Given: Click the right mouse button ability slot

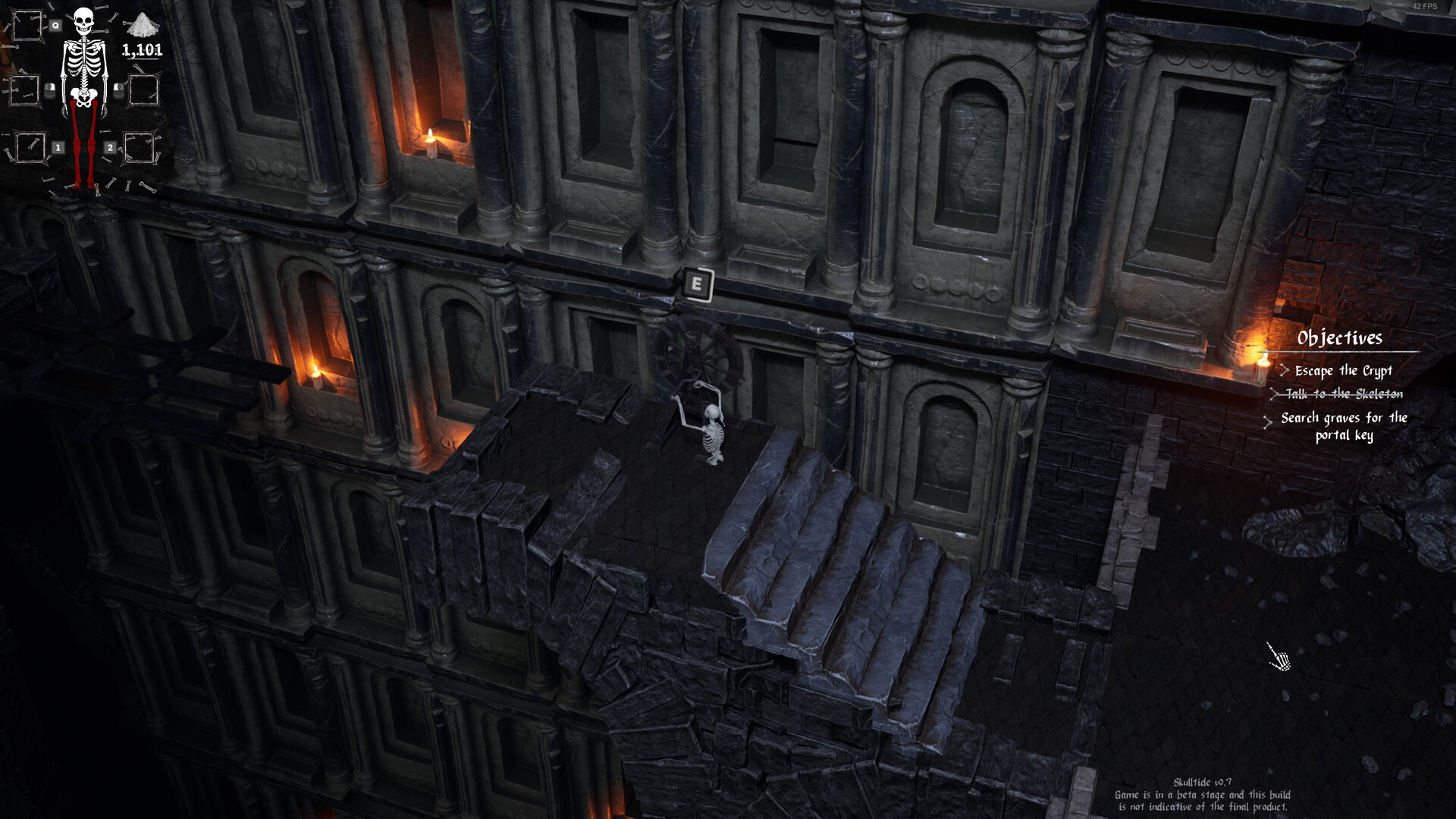Looking at the screenshot, I should tap(143, 90).
